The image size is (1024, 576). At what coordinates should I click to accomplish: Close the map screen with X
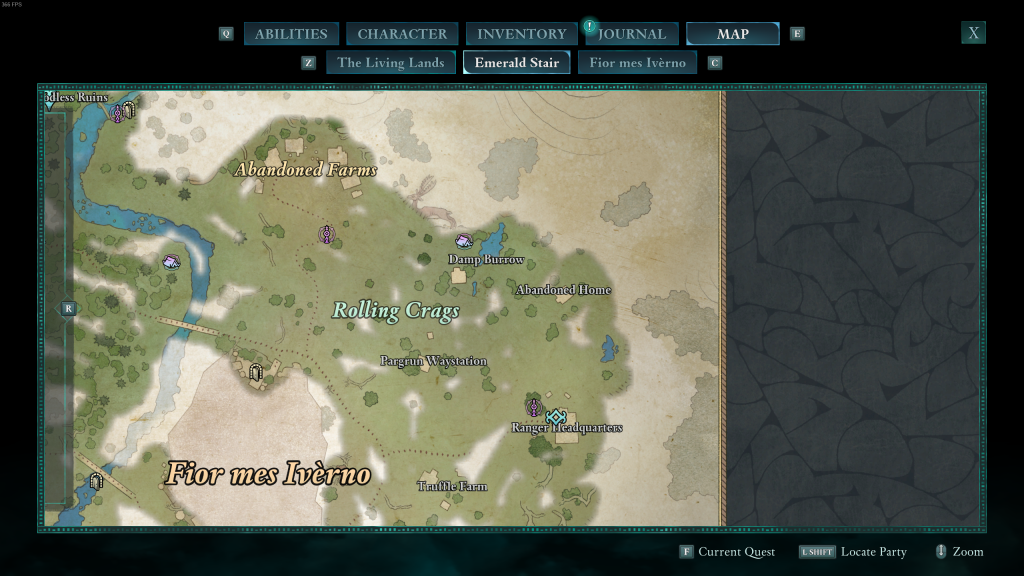973,33
